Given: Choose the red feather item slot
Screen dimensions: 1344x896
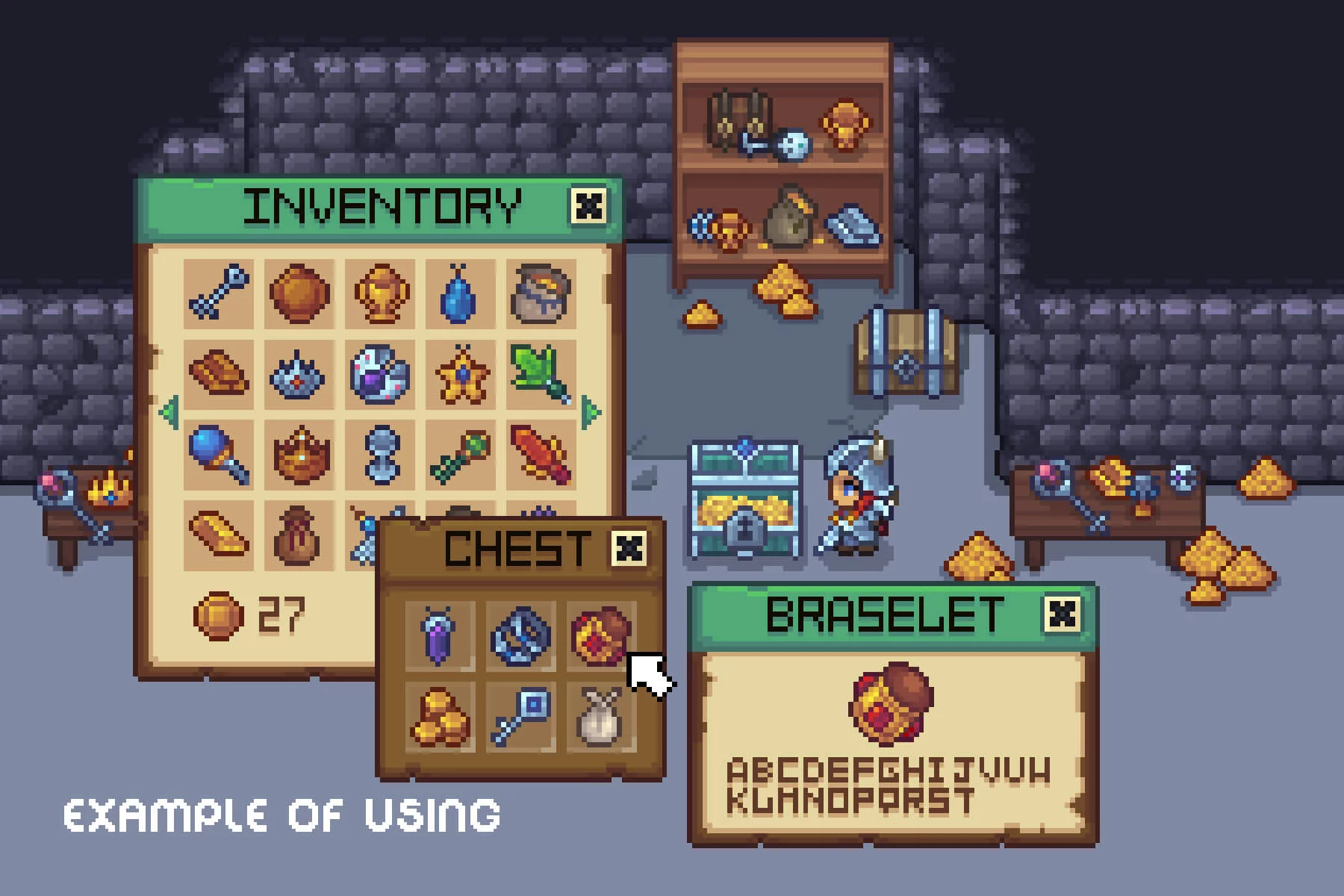Looking at the screenshot, I should tap(541, 454).
